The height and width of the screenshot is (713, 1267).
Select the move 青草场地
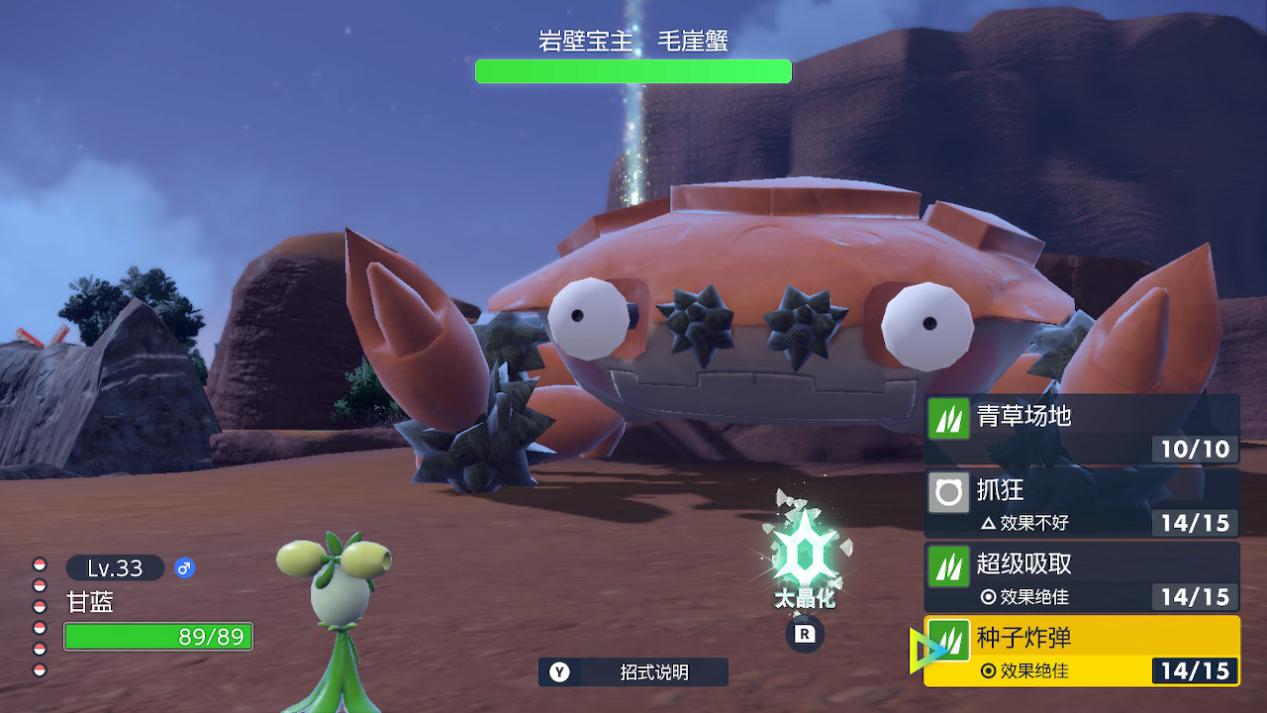(x=1082, y=429)
